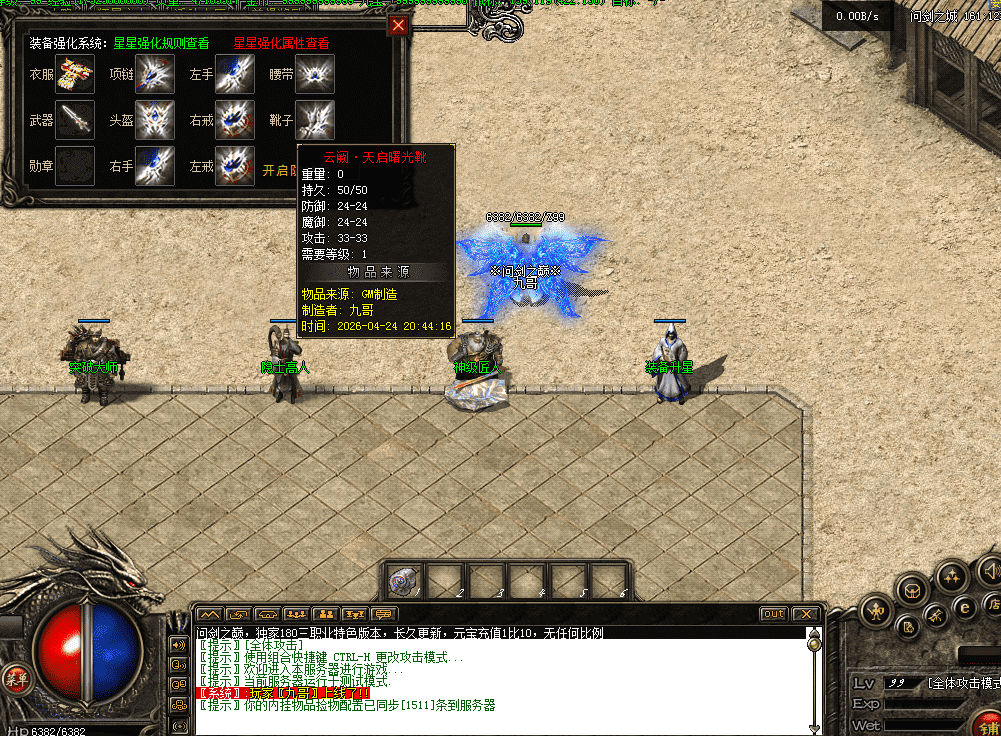1001x736 pixels.
Task: Open the 菜单 menu button beside the orb
Action: point(14,679)
